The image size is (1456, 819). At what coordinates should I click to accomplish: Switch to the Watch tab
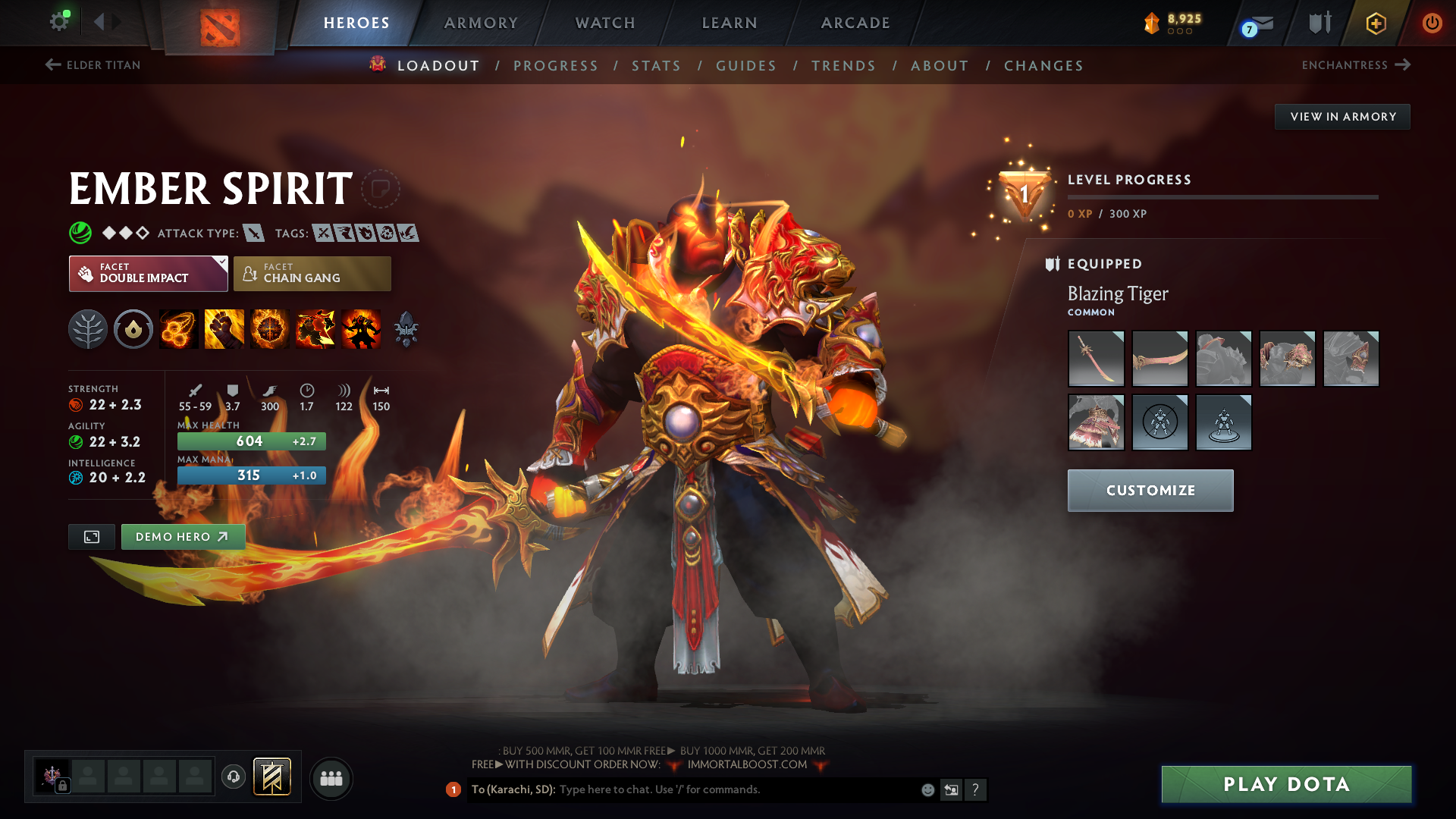605,23
